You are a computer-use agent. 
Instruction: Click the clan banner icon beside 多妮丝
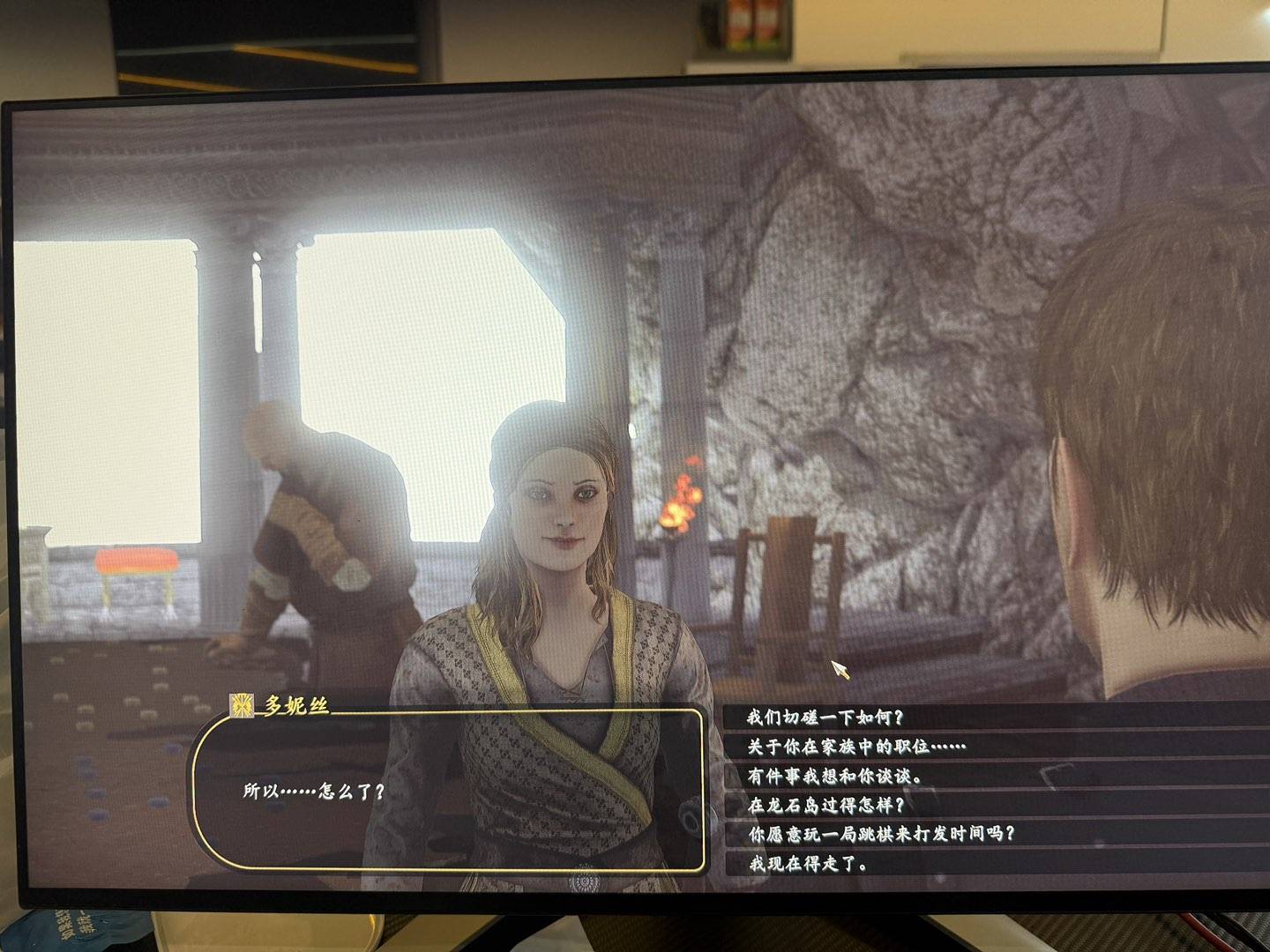point(240,704)
